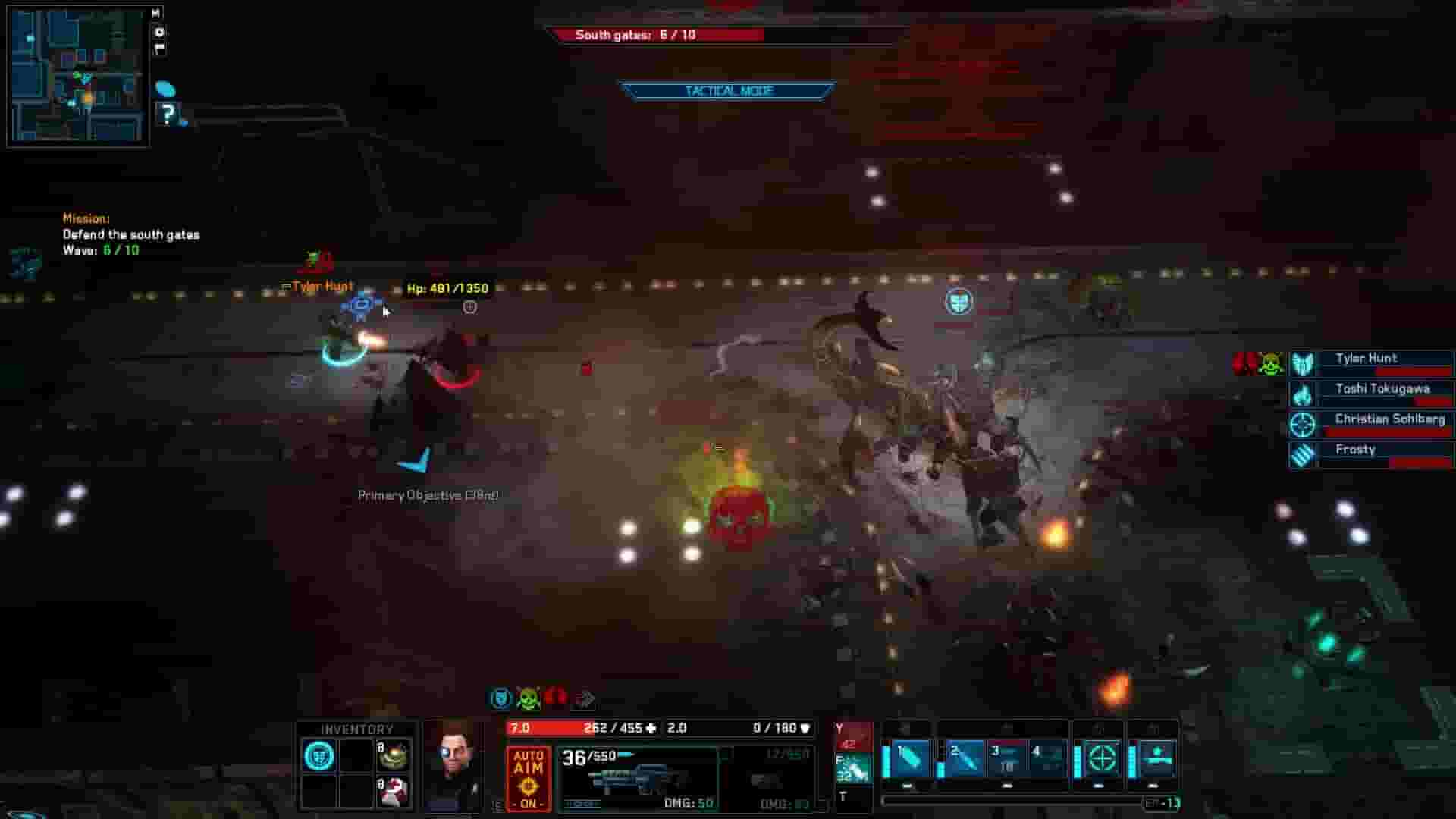Click the grenade item in the inventory

click(393, 755)
